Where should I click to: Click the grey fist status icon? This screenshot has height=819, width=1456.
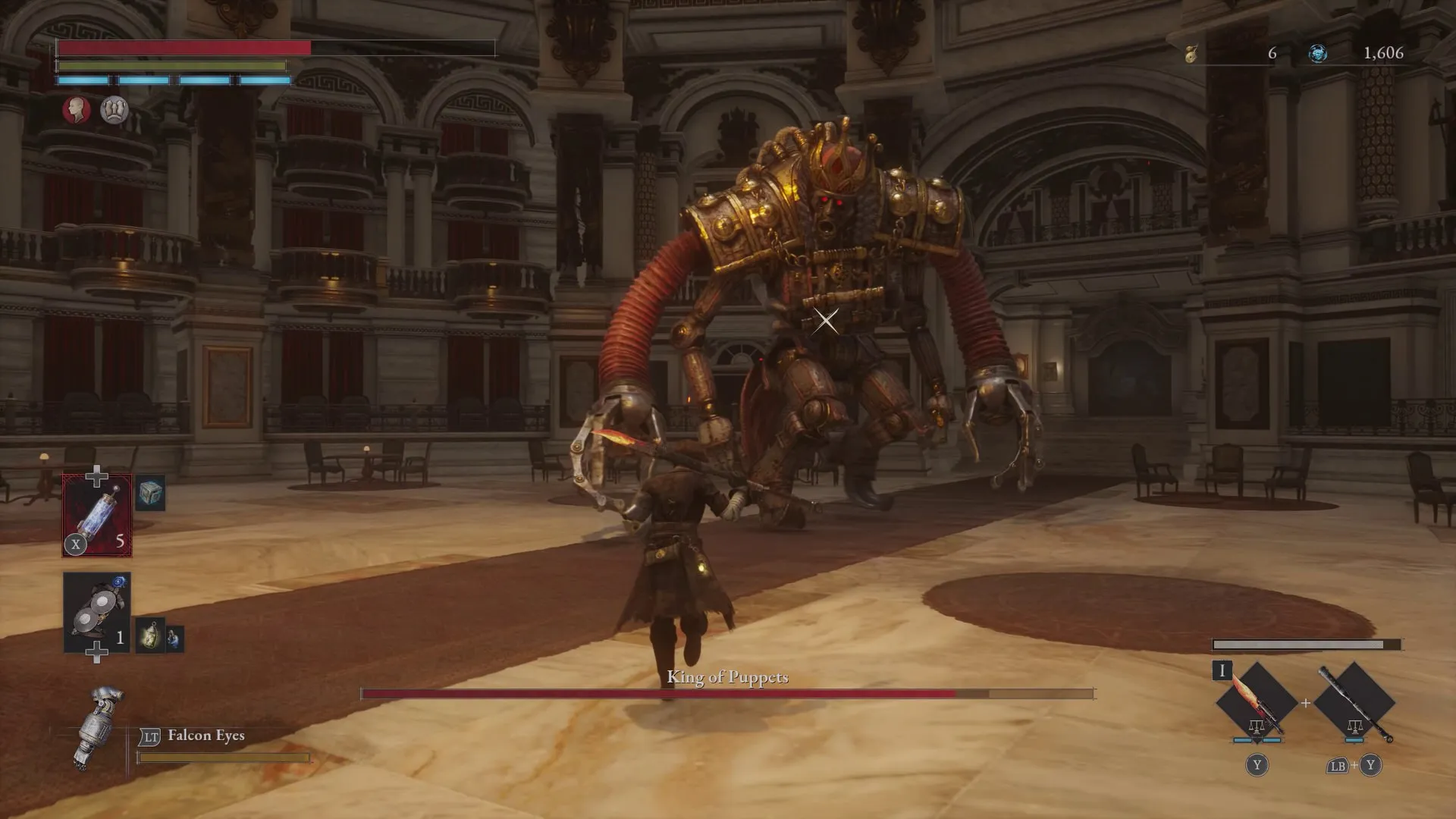tap(115, 110)
